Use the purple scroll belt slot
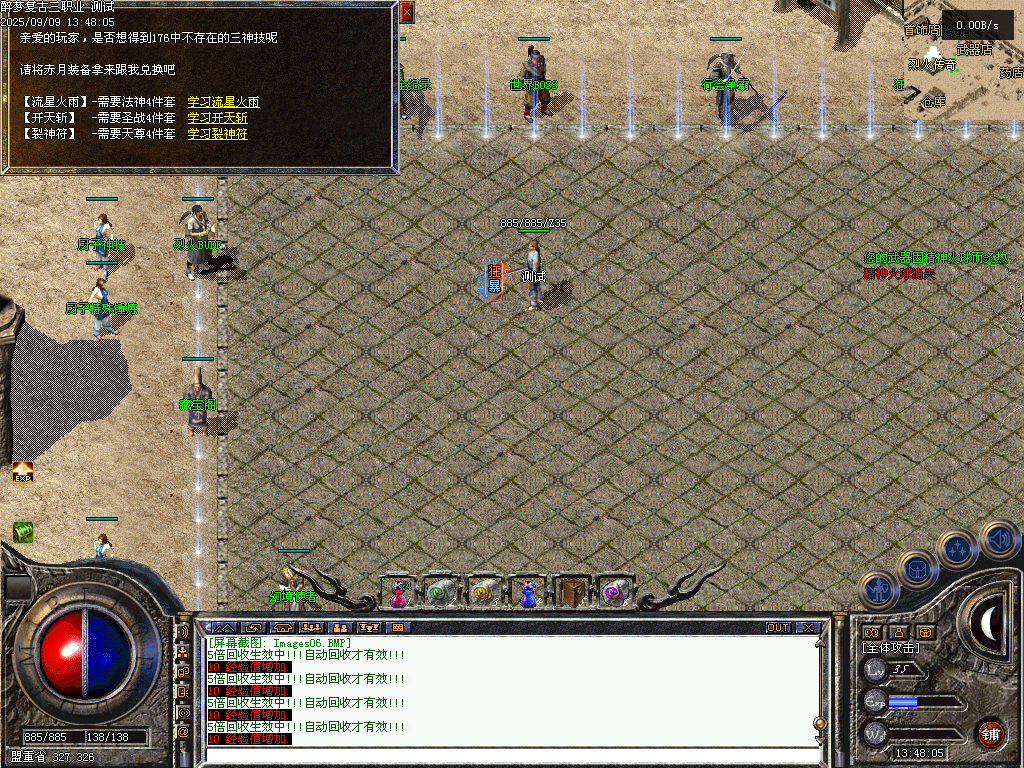 click(x=613, y=593)
